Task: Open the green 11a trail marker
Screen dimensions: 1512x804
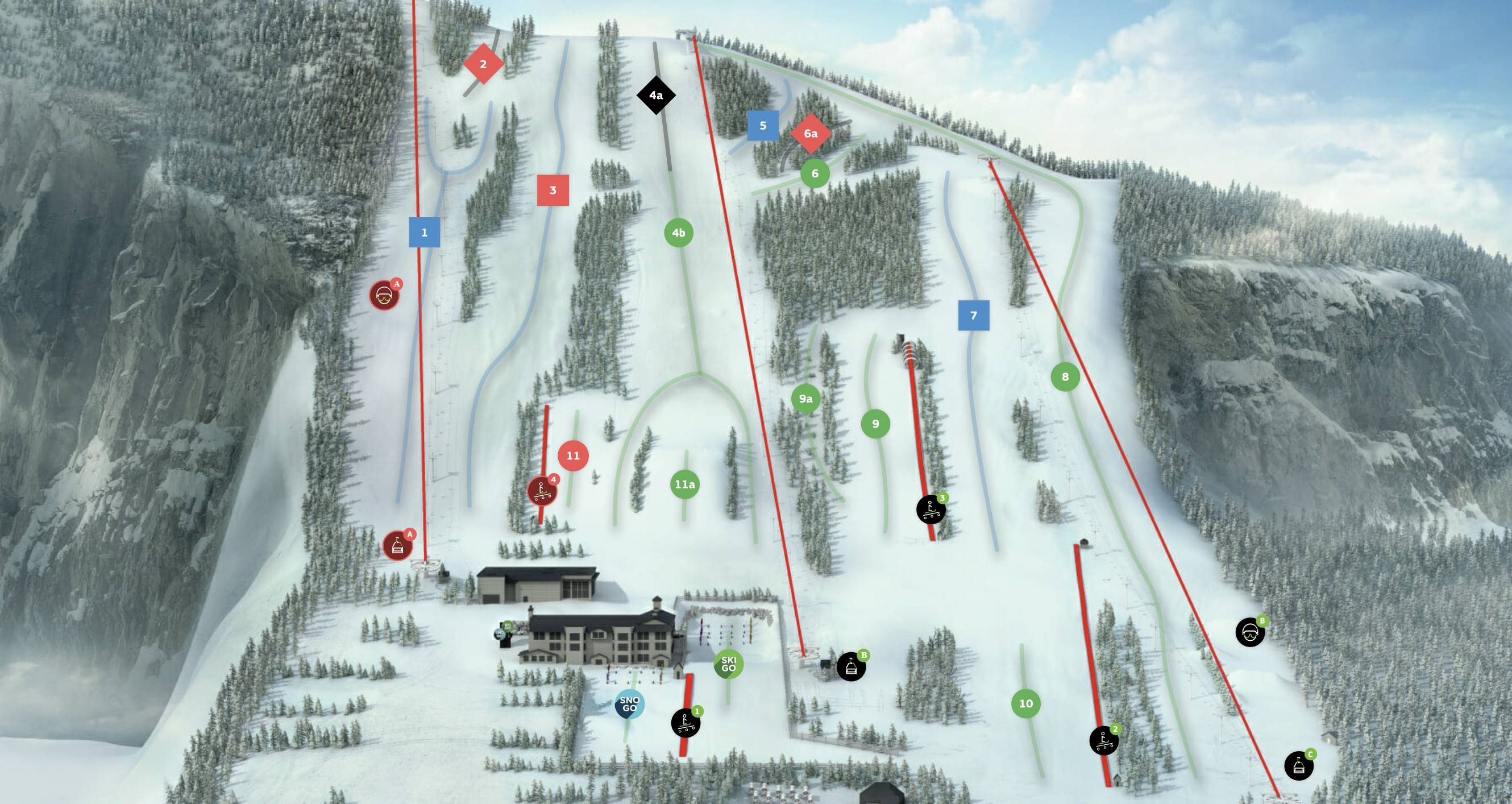Action: (x=684, y=484)
